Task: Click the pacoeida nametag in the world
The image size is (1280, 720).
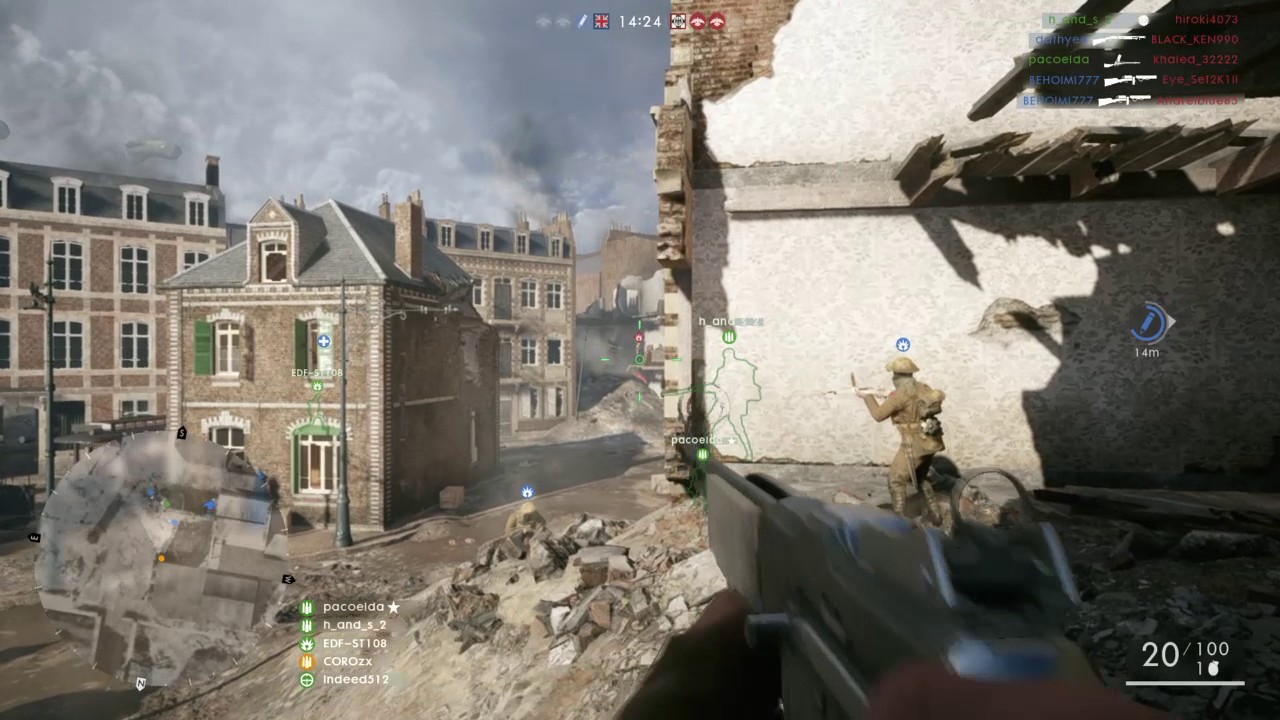Action: click(695, 439)
